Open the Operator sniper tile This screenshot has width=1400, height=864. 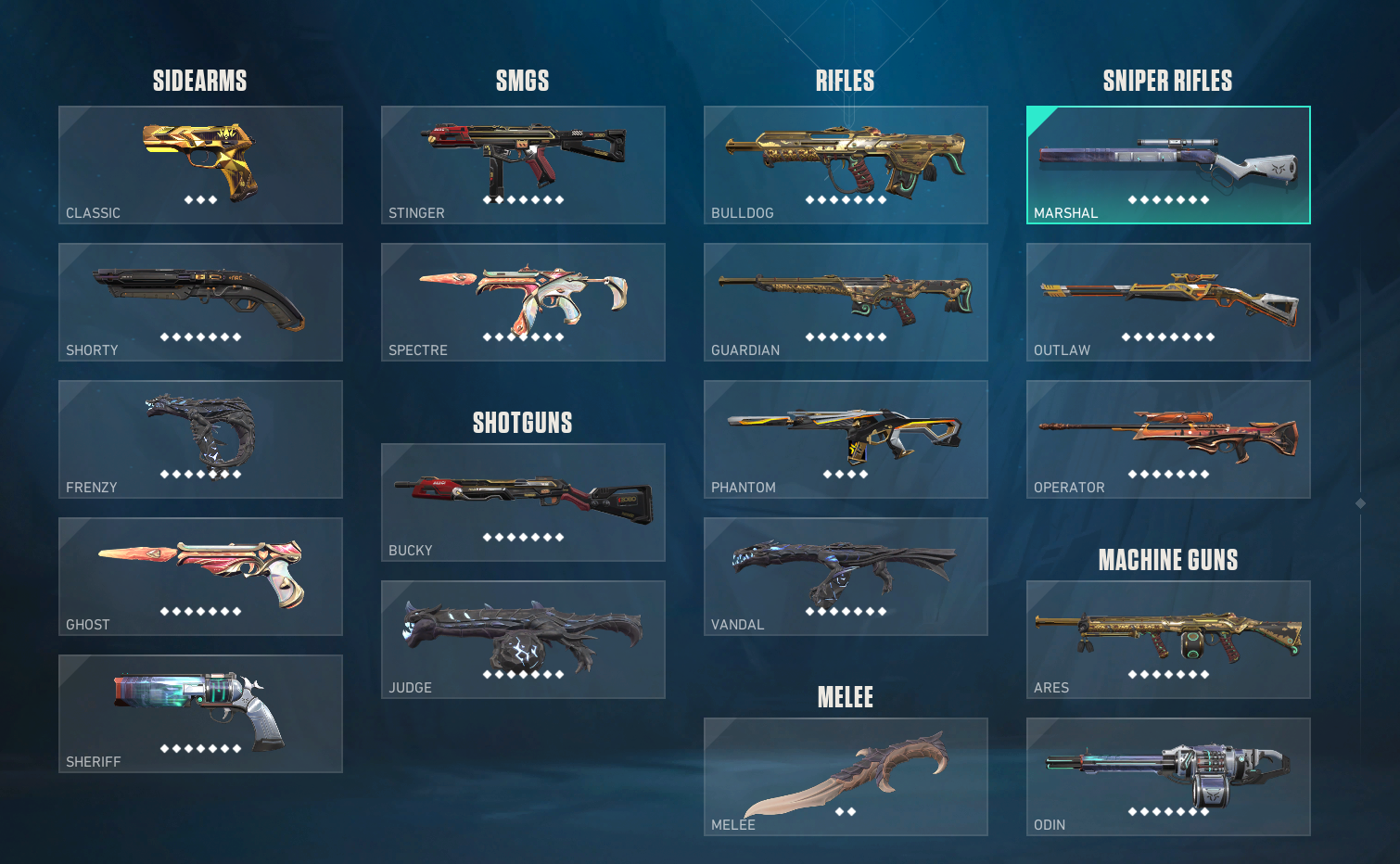click(1168, 439)
